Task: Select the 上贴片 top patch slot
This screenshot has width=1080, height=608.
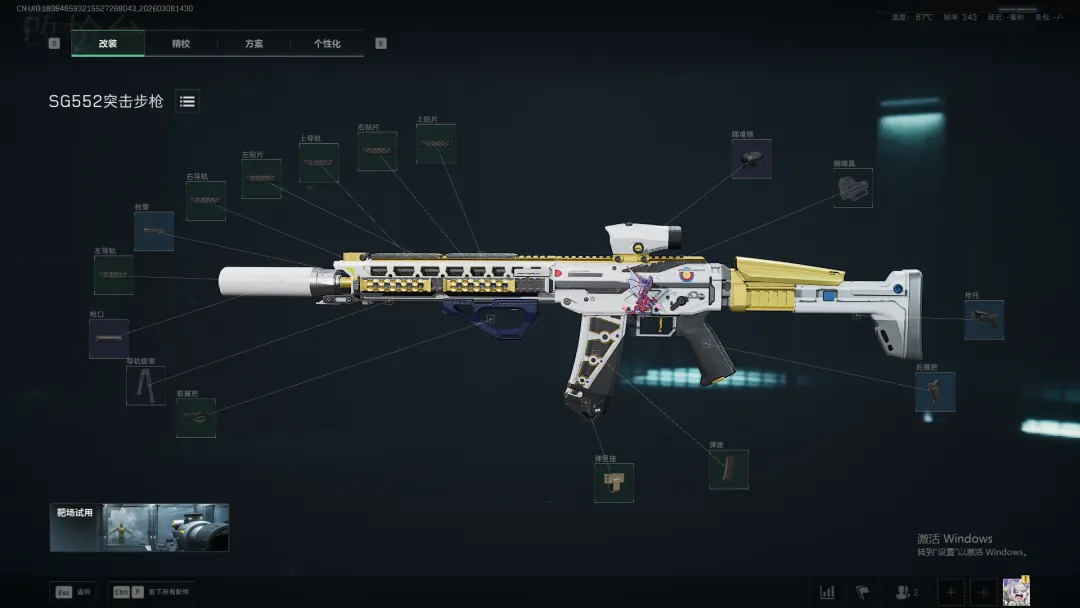Action: coord(436,144)
